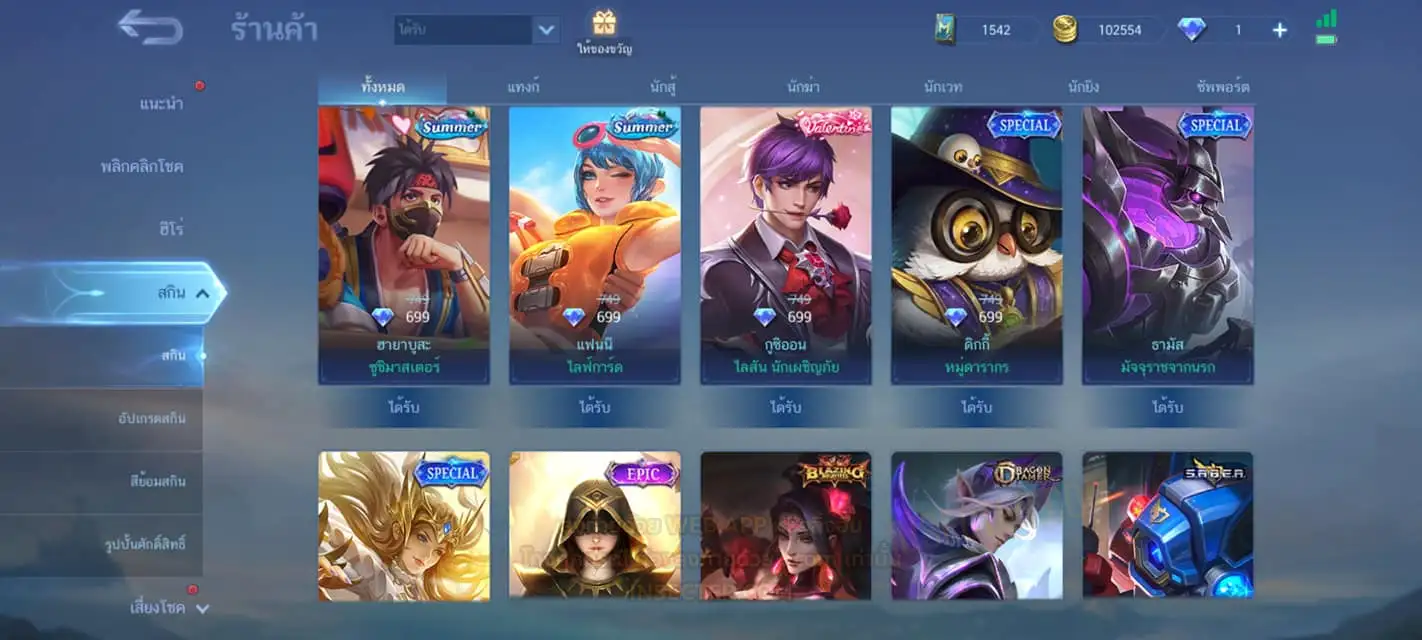1422x640 pixels.
Task: Open the พลิกคลิกโชค section
Action: click(142, 166)
